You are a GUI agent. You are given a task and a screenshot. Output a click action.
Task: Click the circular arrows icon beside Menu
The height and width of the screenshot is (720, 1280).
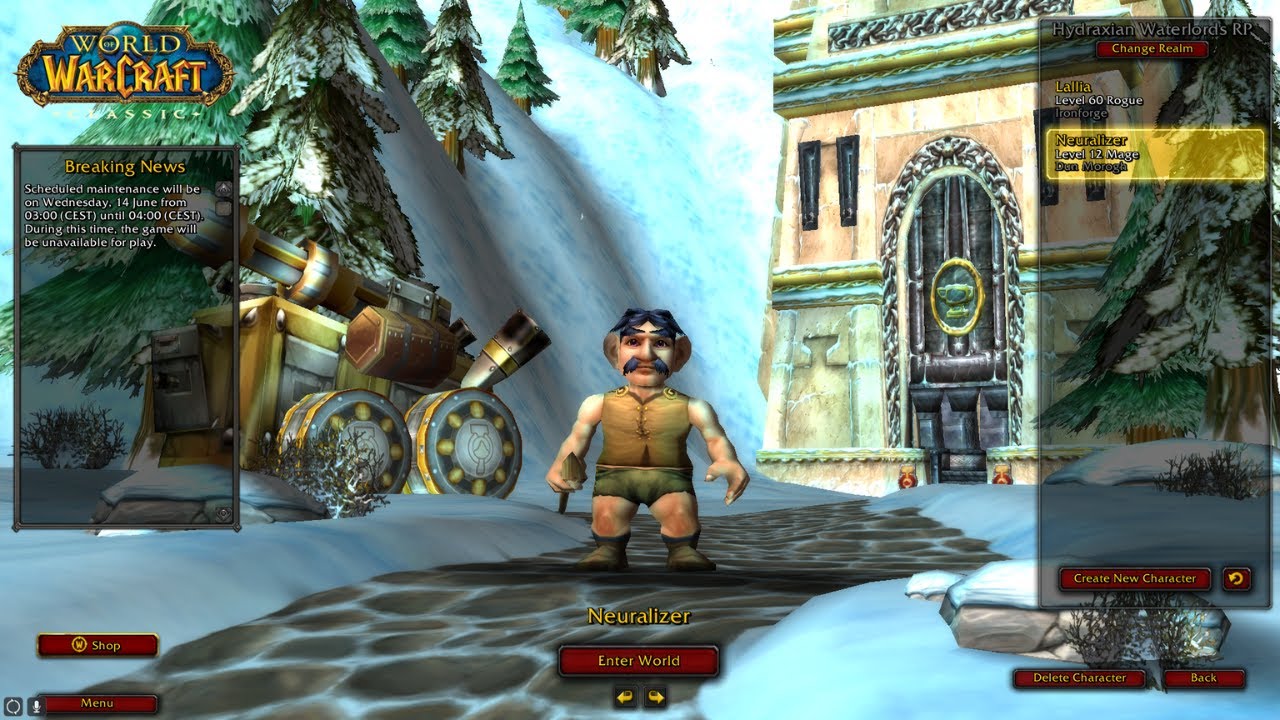13,704
